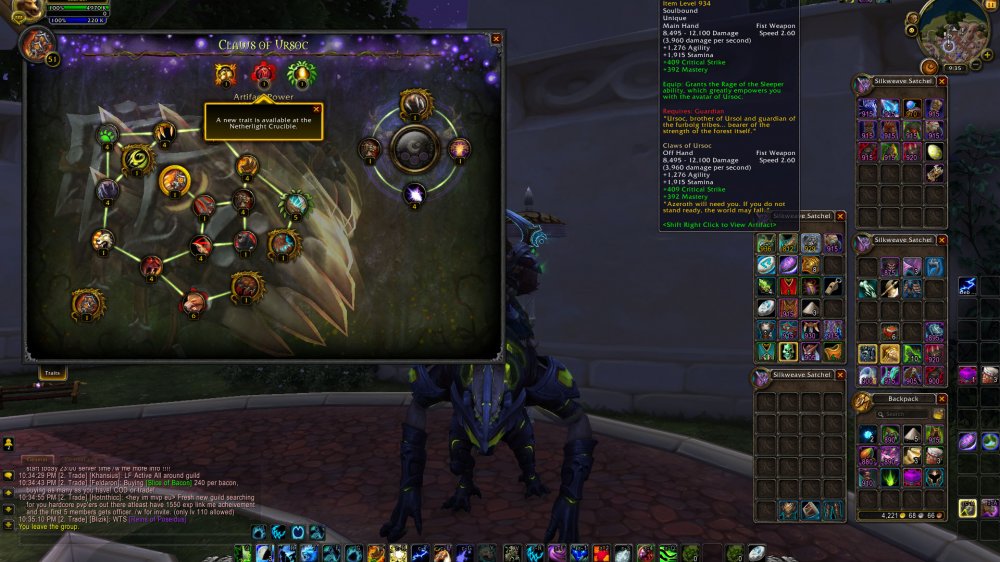Select the teal claw trait with leaf border
Screen dimensions: 1000x562
[x=294, y=203]
